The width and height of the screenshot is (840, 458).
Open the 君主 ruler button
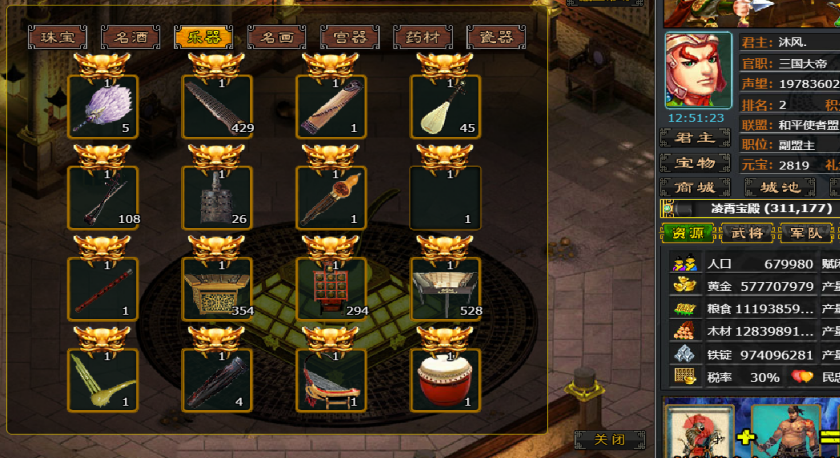click(x=695, y=138)
